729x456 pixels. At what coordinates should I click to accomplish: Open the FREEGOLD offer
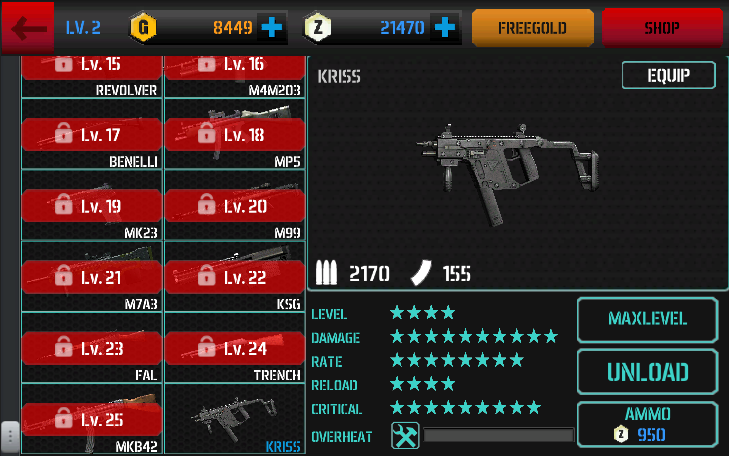(x=532, y=28)
